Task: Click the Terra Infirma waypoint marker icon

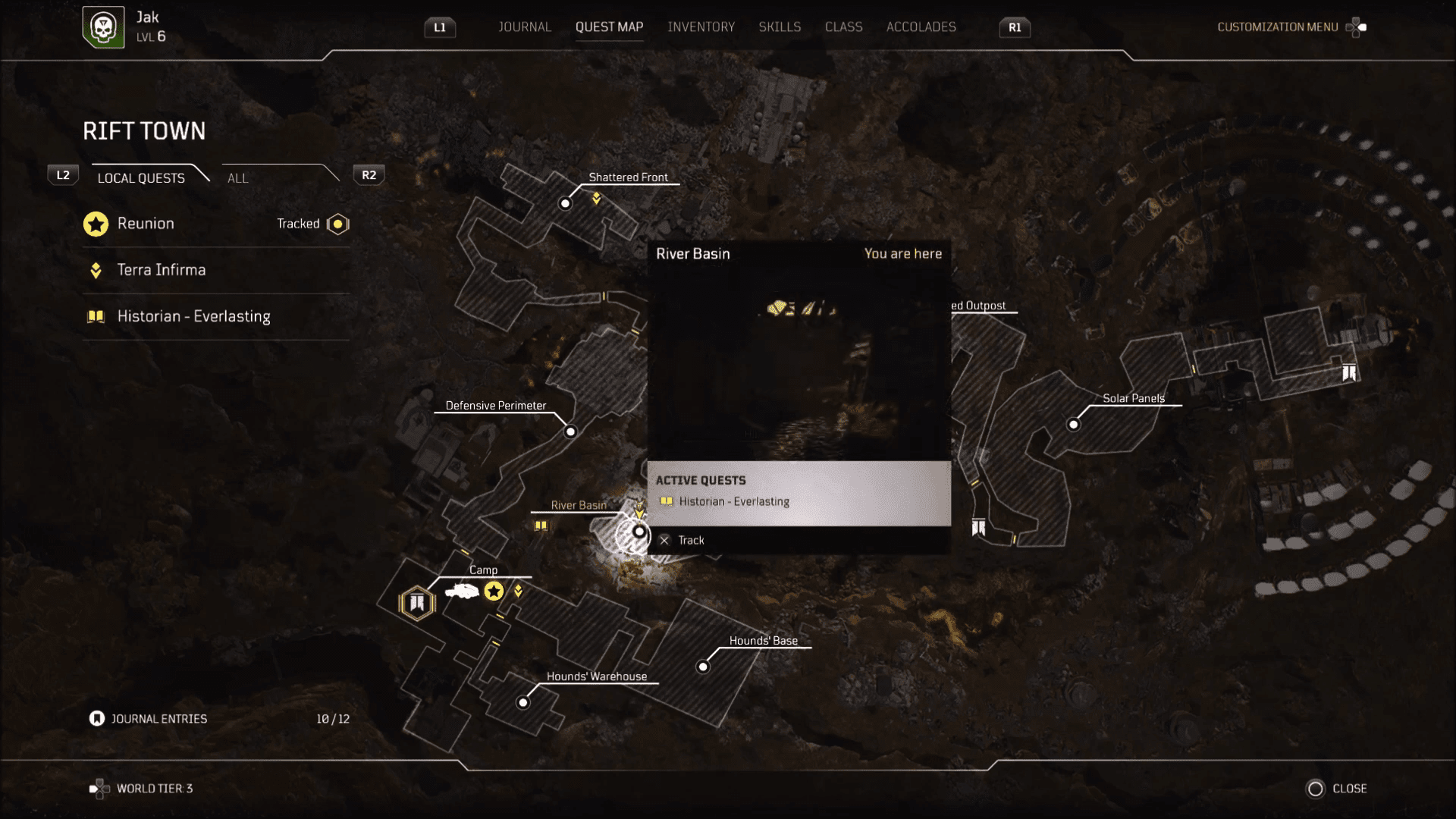Action: click(96, 270)
